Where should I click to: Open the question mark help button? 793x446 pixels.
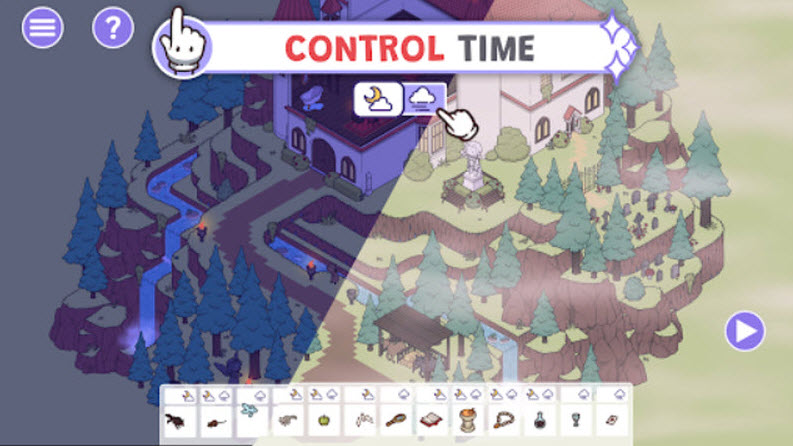click(x=113, y=28)
